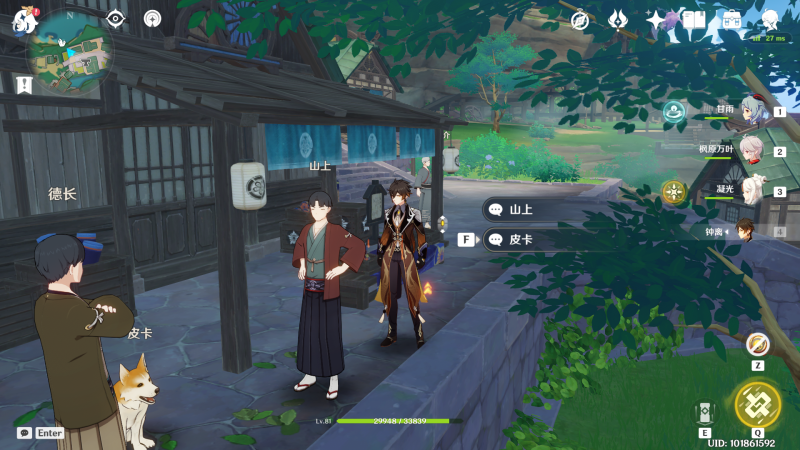
Task: Activate the golden Elemental Burst icon
Action: coord(757,405)
